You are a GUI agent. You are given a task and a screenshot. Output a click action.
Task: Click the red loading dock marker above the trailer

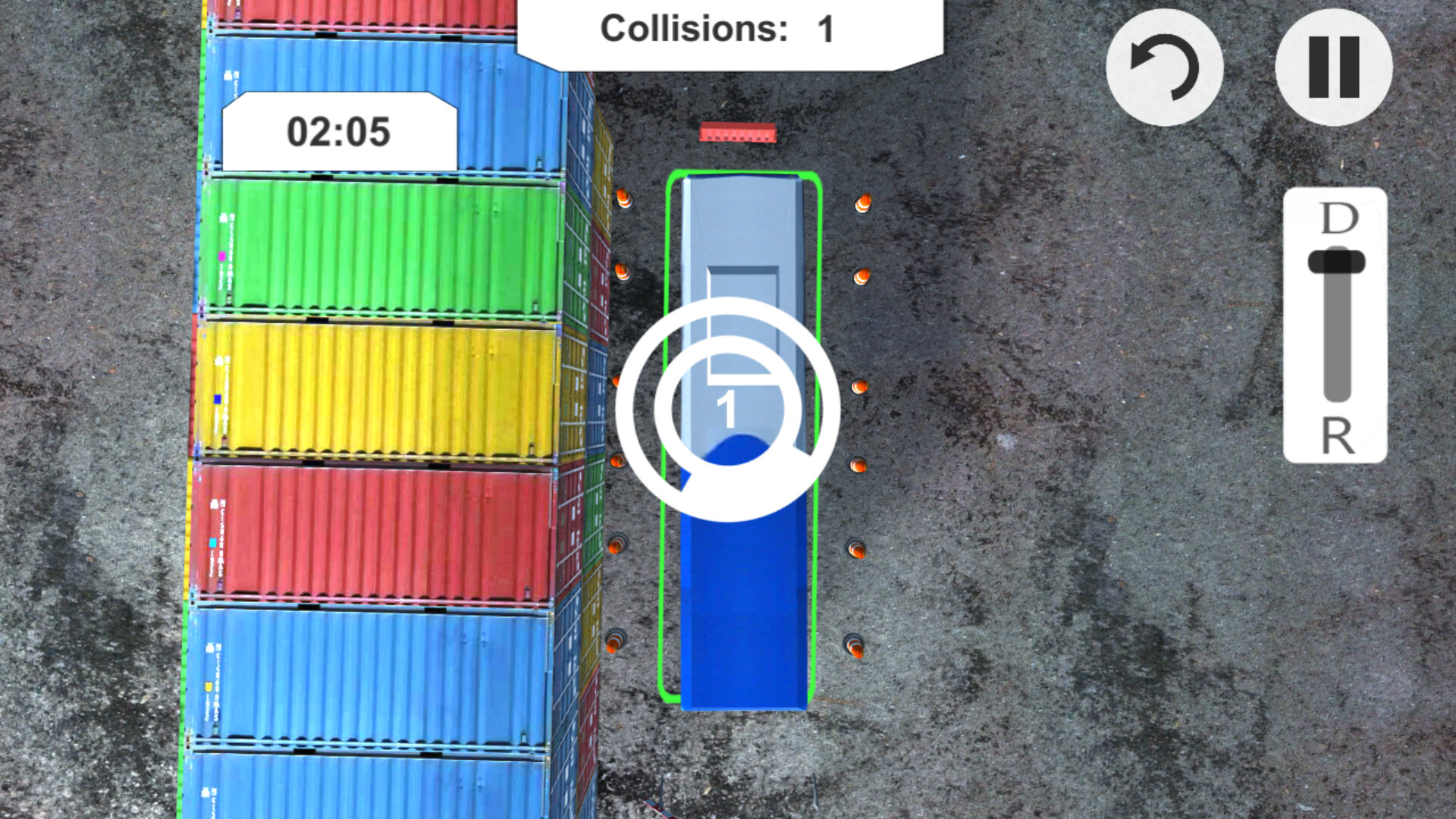pos(737,133)
